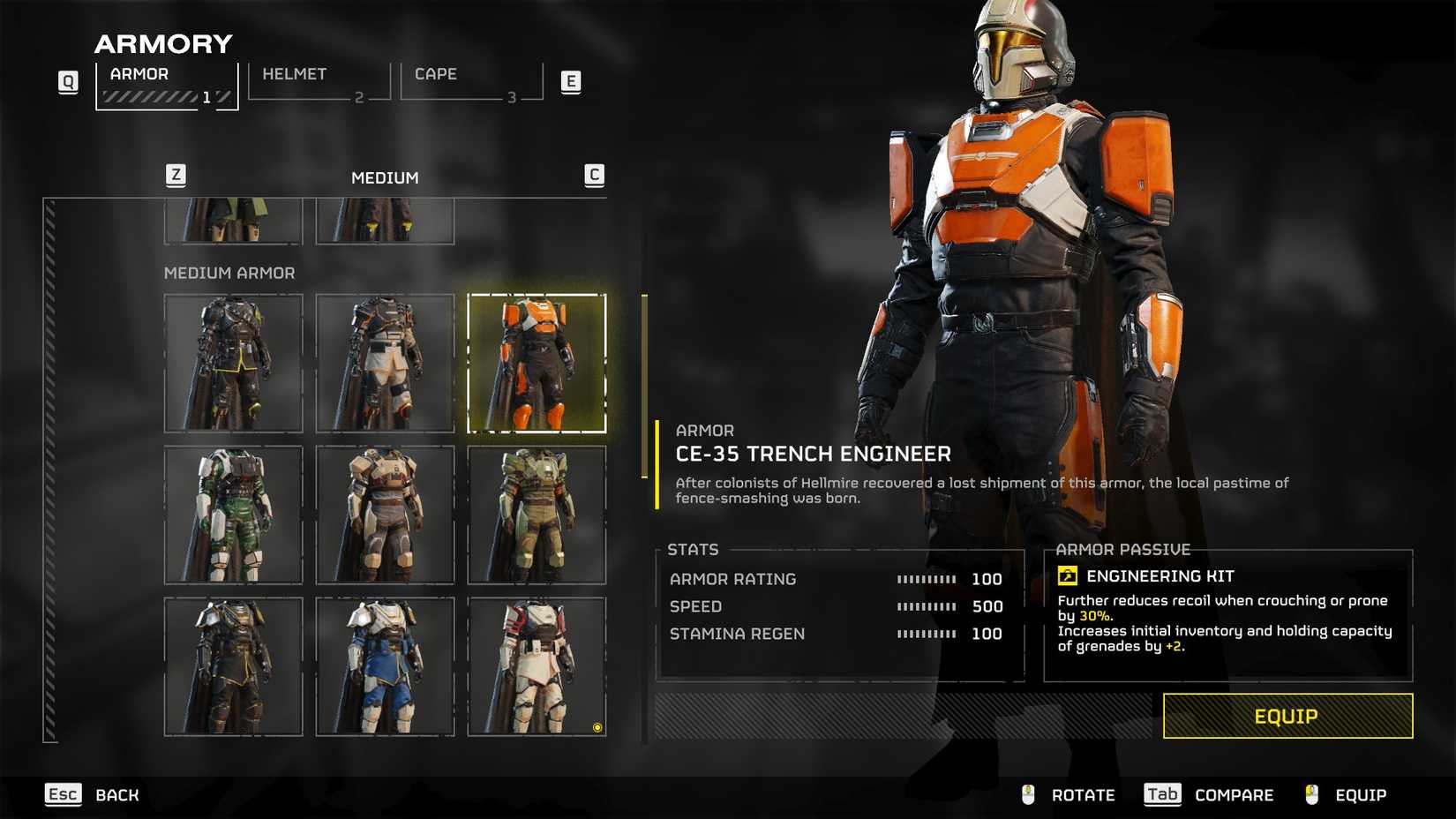Click the Esc key icon next to Back

point(63,795)
